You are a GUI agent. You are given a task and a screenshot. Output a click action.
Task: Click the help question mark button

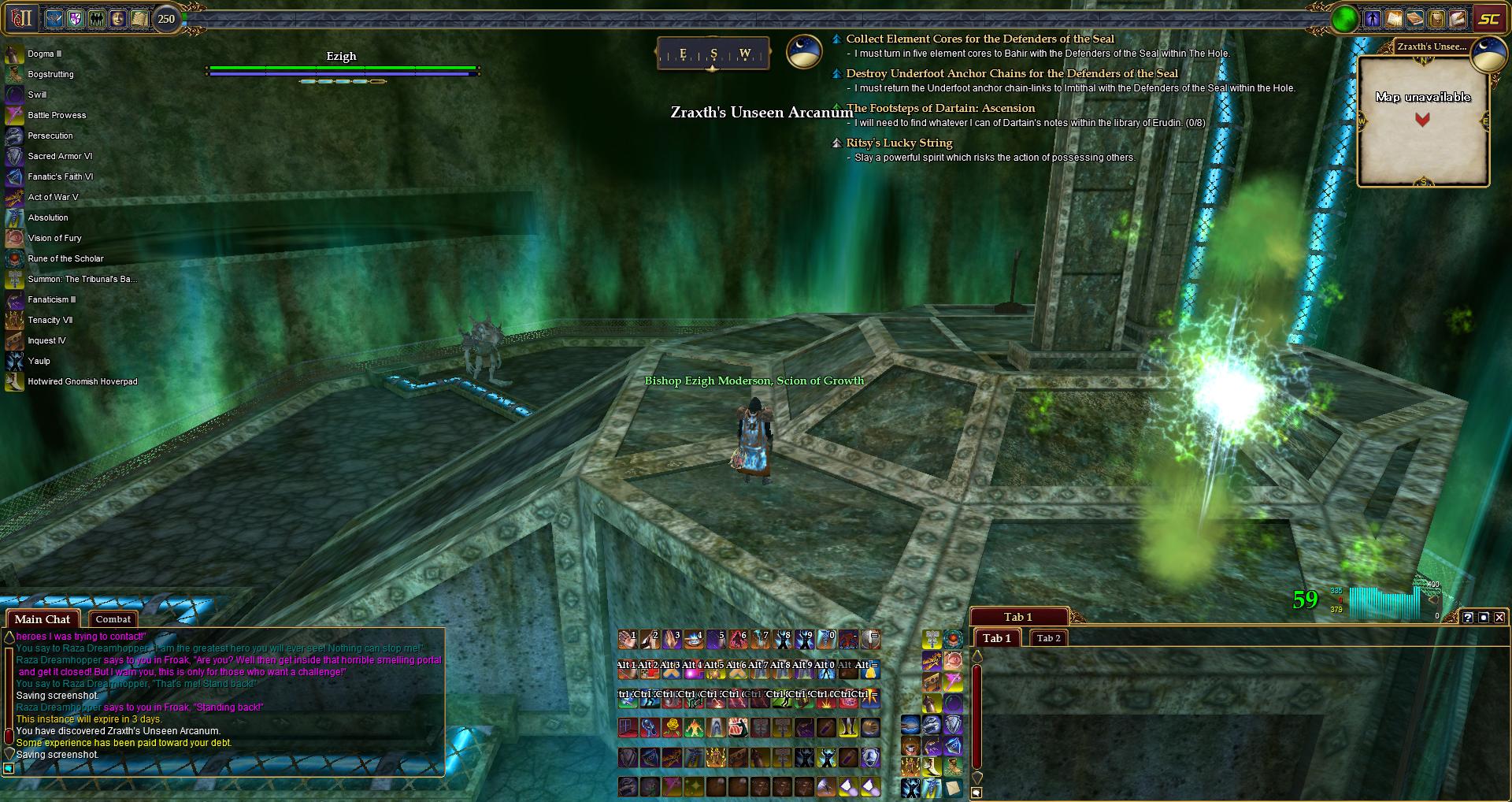pyautogui.click(x=1468, y=618)
